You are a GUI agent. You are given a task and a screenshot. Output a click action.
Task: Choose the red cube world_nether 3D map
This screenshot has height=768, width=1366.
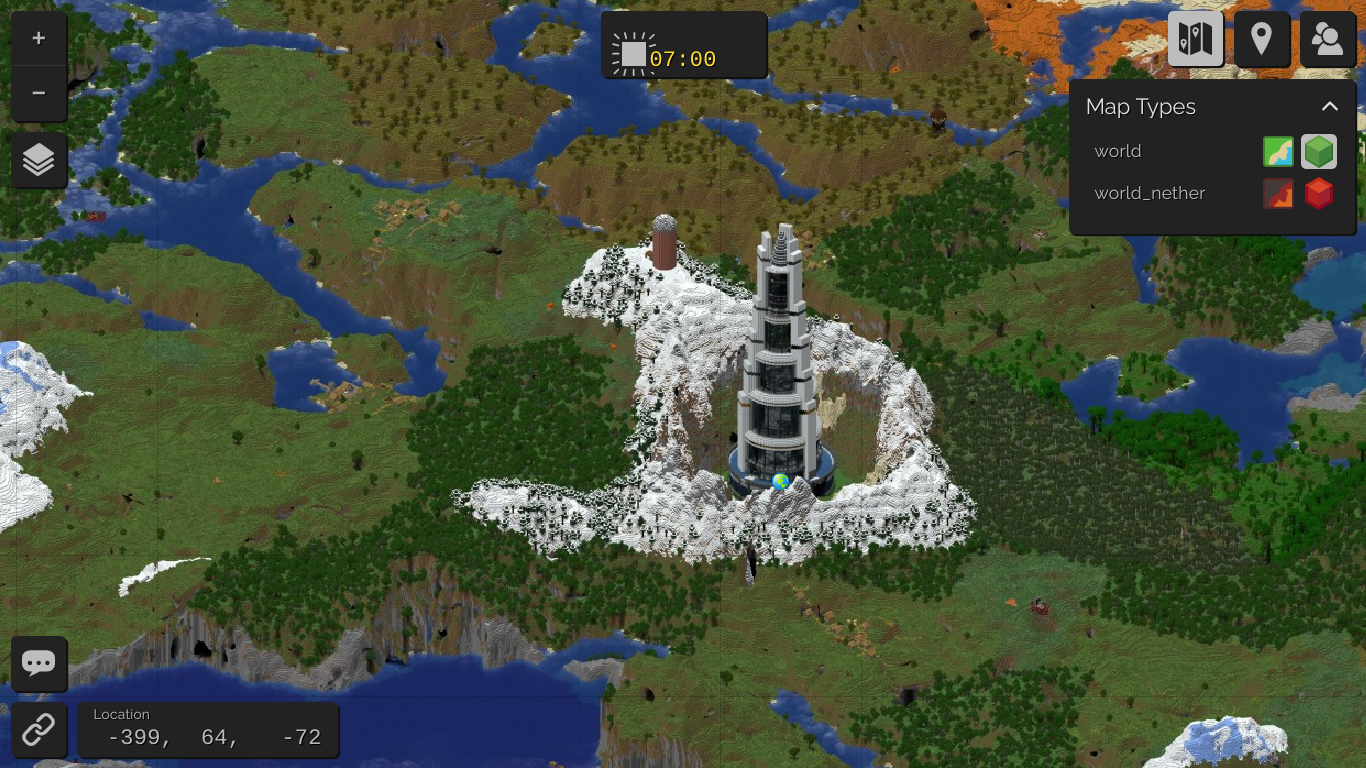click(x=1319, y=193)
